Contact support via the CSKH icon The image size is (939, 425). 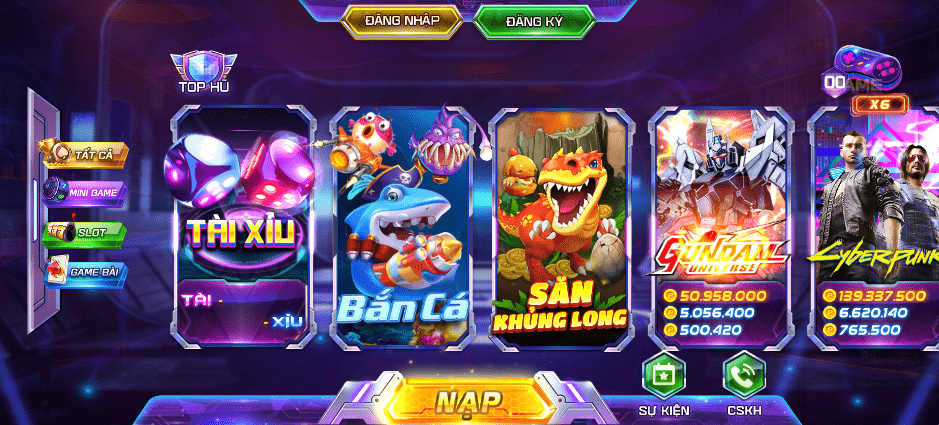(x=743, y=378)
